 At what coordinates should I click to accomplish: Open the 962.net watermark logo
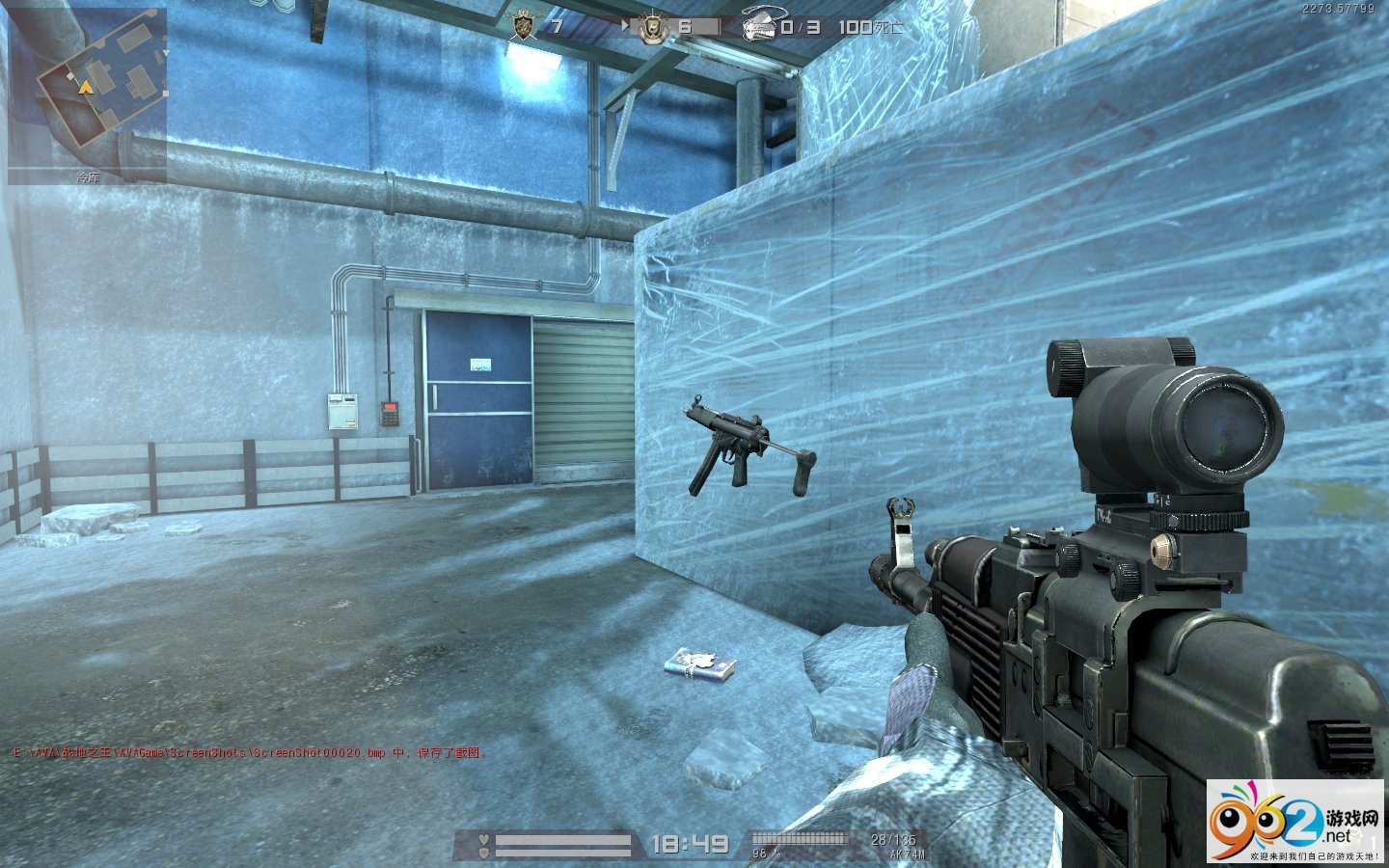pos(1295,822)
